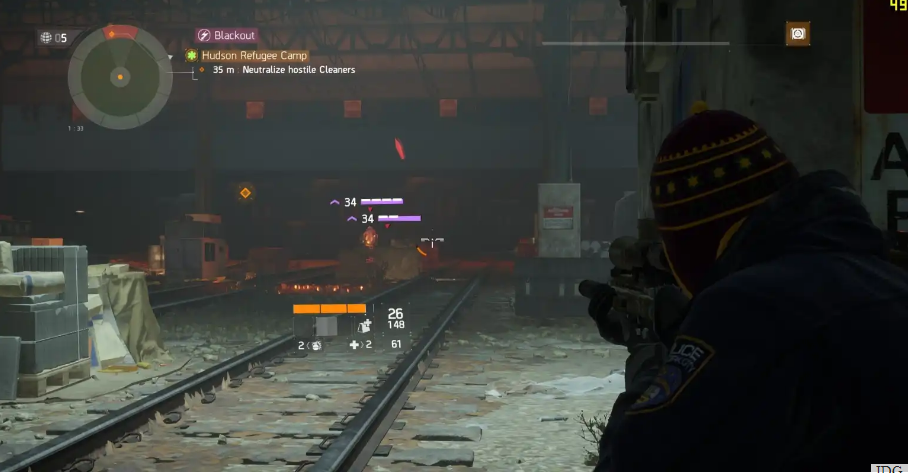Select the orange diamond objective waypoint marker
This screenshot has height=473, width=909.
[245, 192]
